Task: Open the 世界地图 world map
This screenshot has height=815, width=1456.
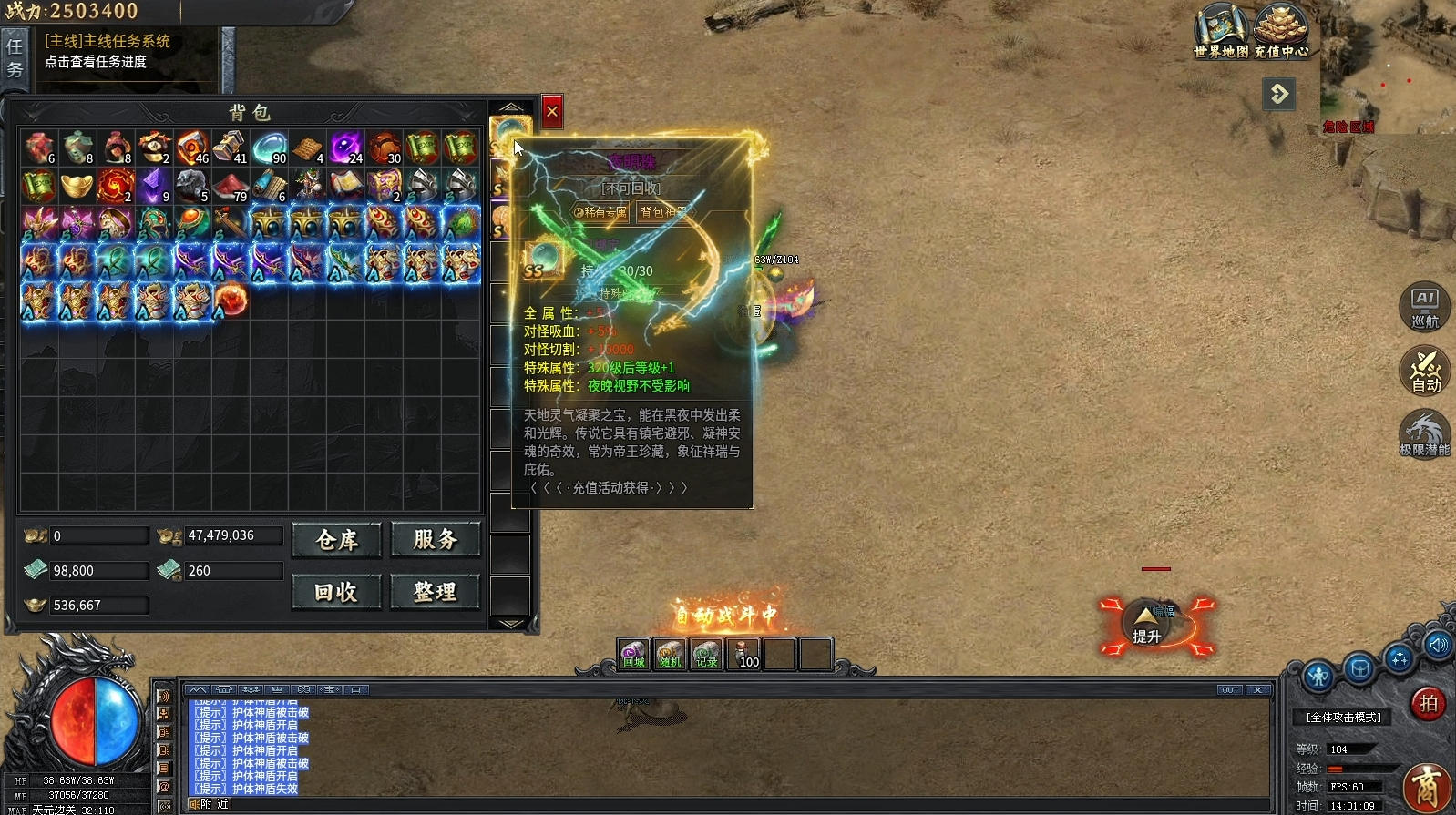Action: [x=1221, y=31]
